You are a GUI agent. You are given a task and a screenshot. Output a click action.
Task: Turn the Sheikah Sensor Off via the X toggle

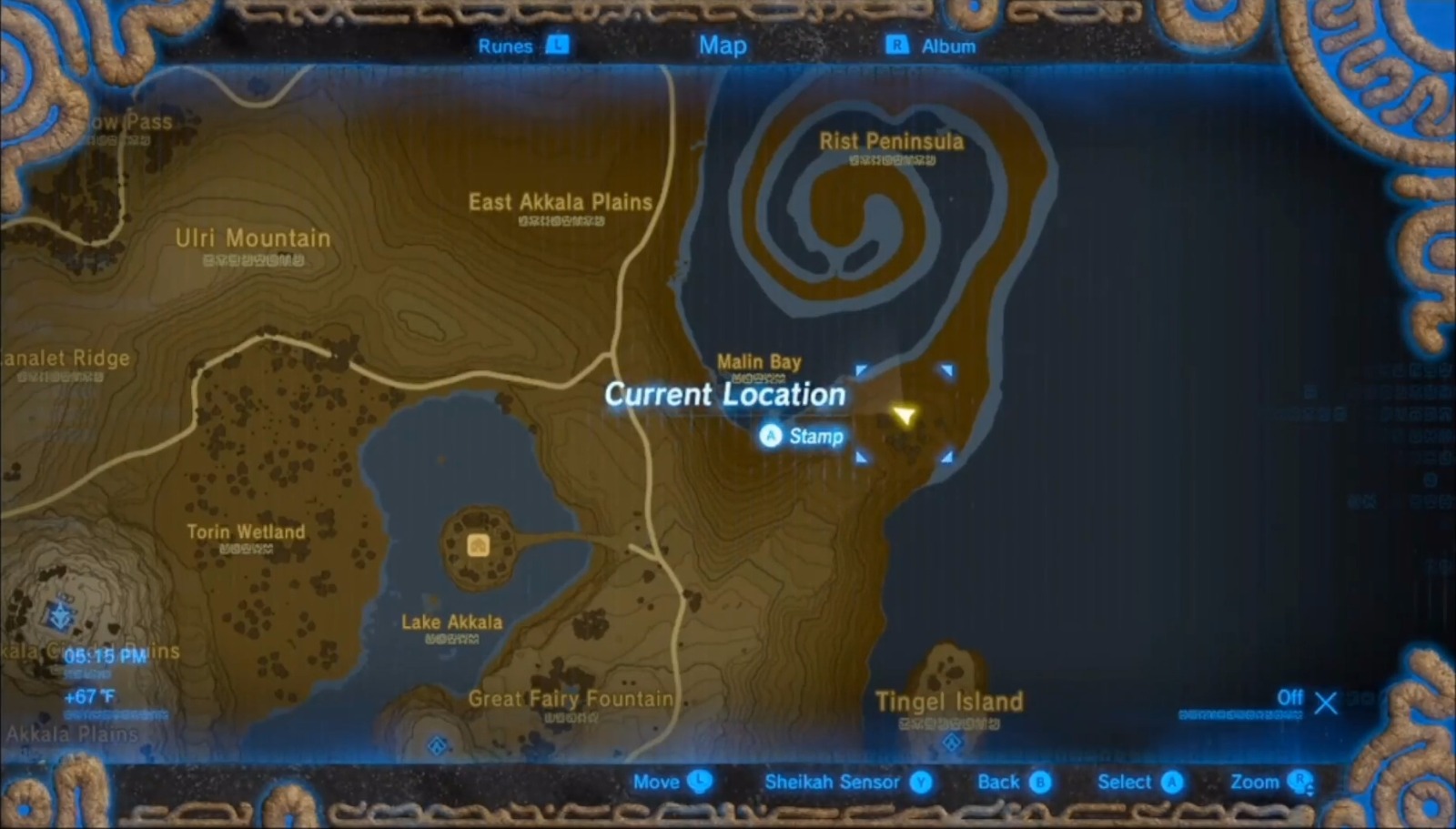click(1325, 703)
